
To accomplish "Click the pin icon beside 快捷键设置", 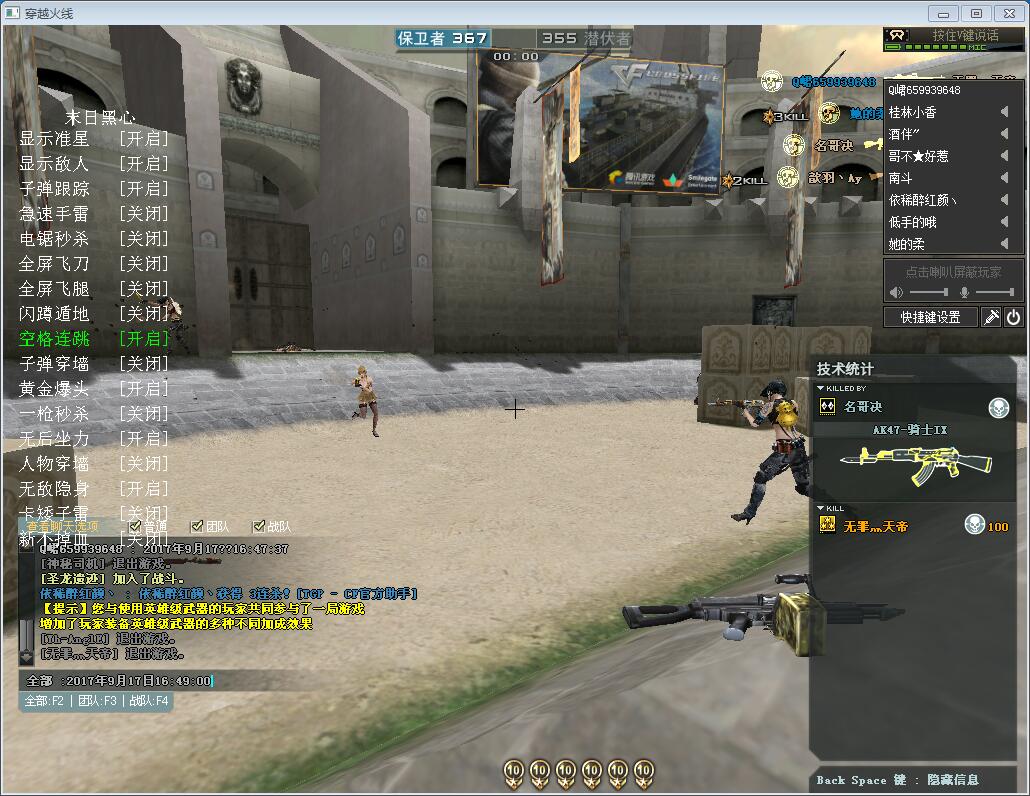I will [x=991, y=317].
